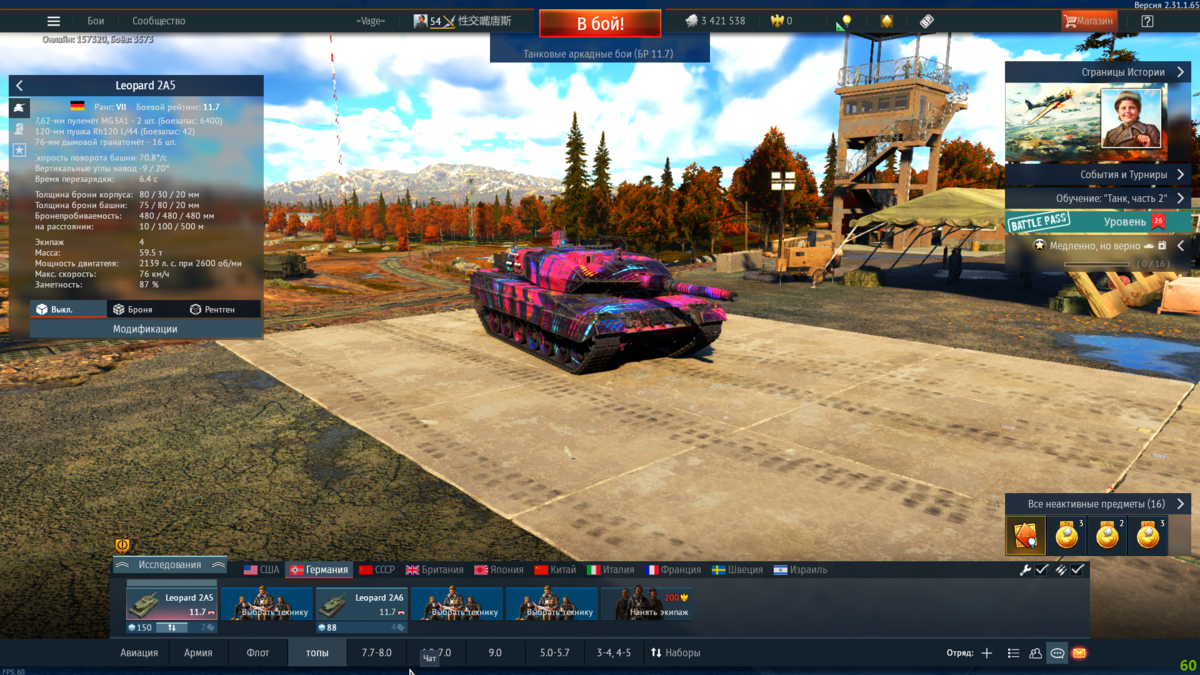Open the Сообщество menu
Viewport: 1200px width, 675px height.
pos(158,21)
